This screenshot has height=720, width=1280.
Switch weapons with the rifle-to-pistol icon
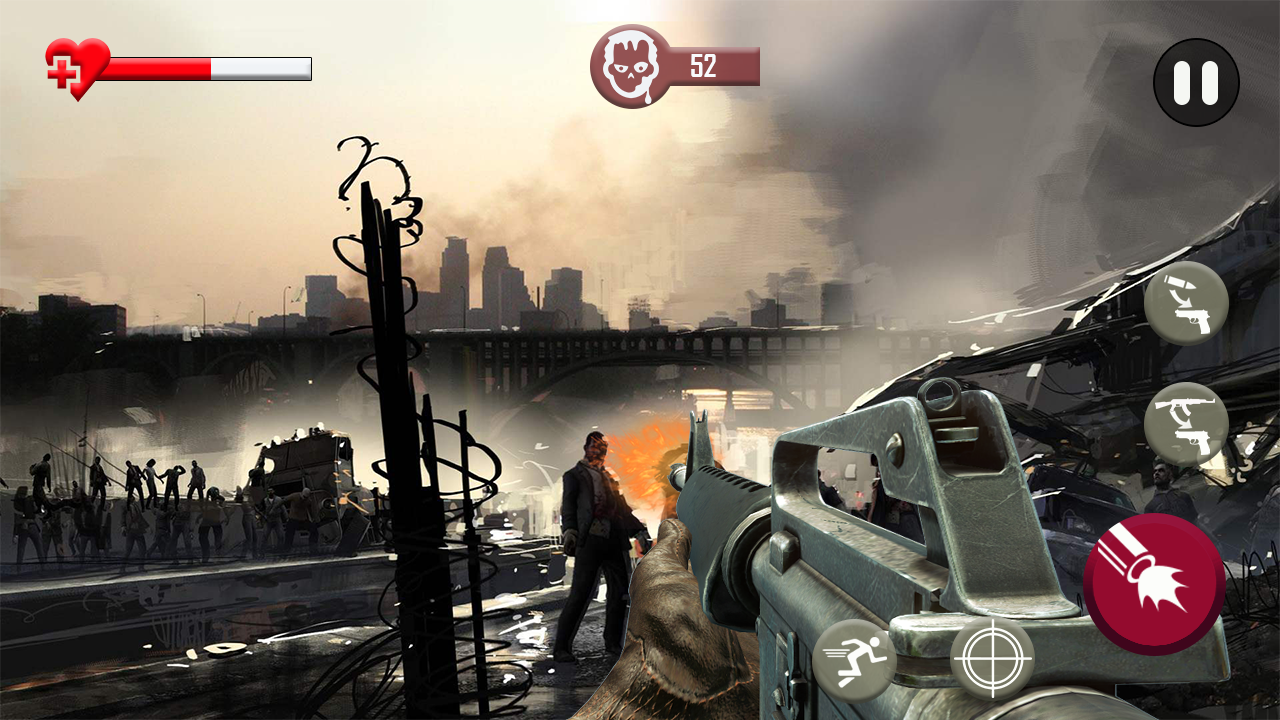[1186, 423]
